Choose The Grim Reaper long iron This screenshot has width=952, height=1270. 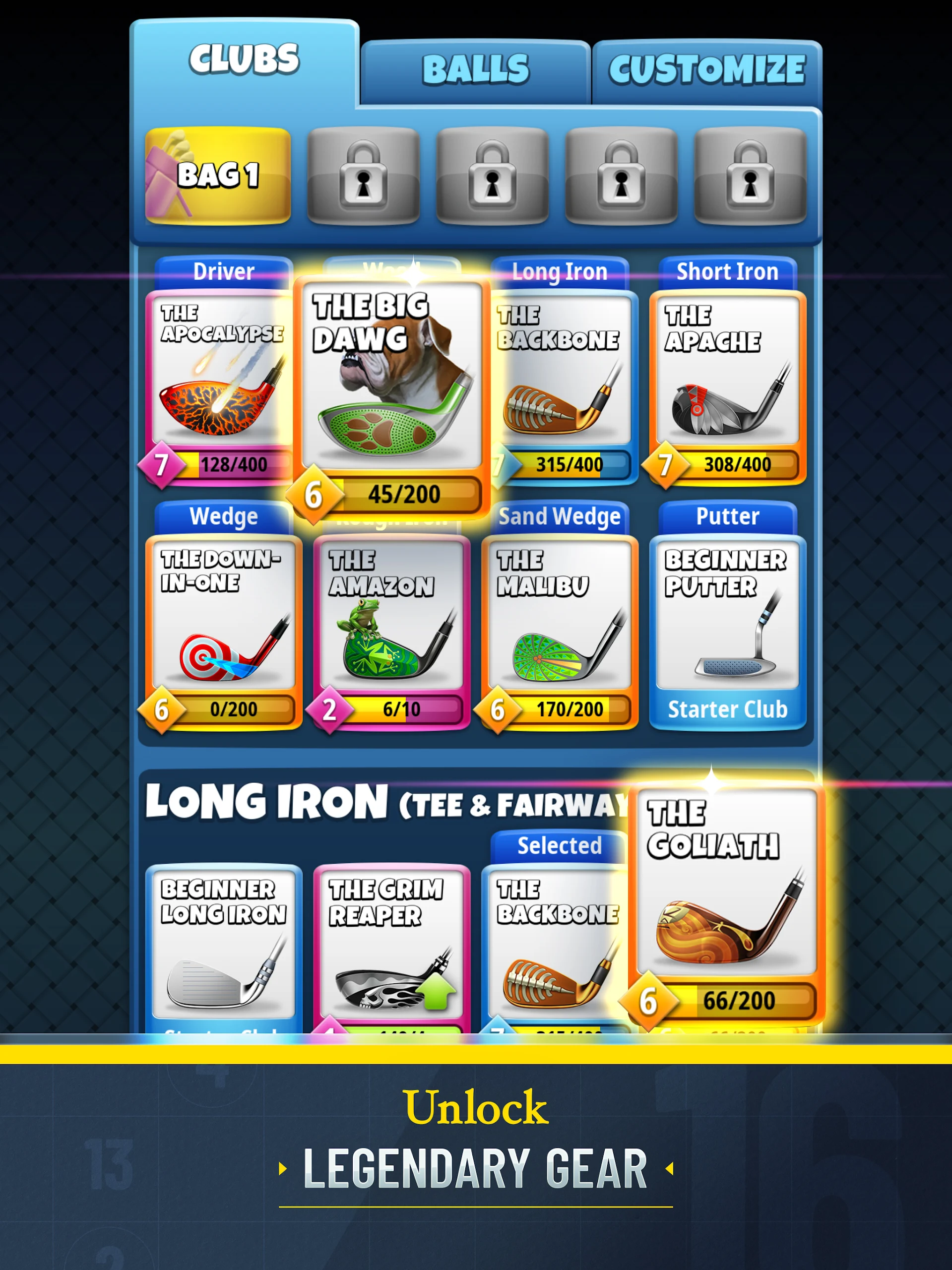[391, 948]
